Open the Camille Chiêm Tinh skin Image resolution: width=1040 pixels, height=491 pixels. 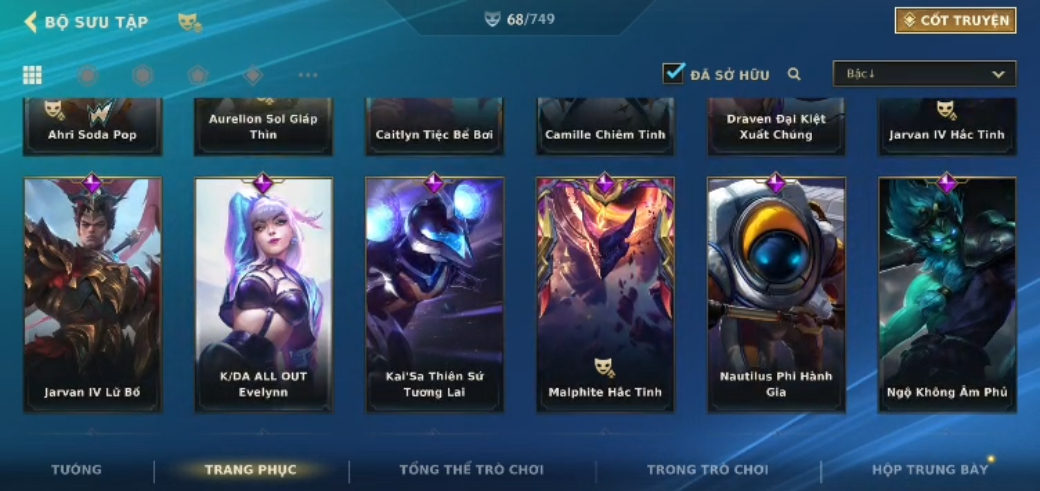(605, 127)
